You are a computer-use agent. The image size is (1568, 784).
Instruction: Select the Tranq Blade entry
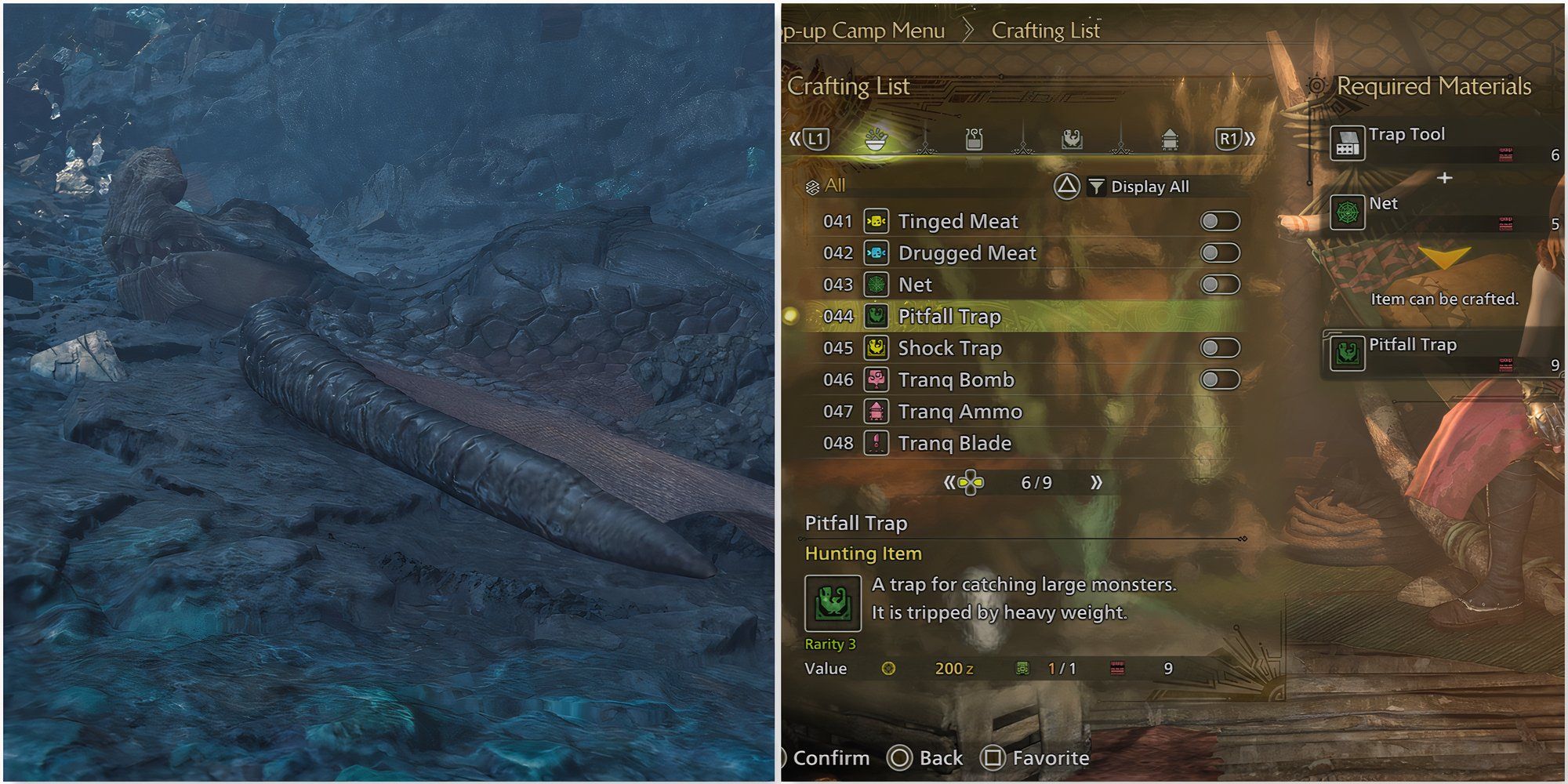[954, 444]
